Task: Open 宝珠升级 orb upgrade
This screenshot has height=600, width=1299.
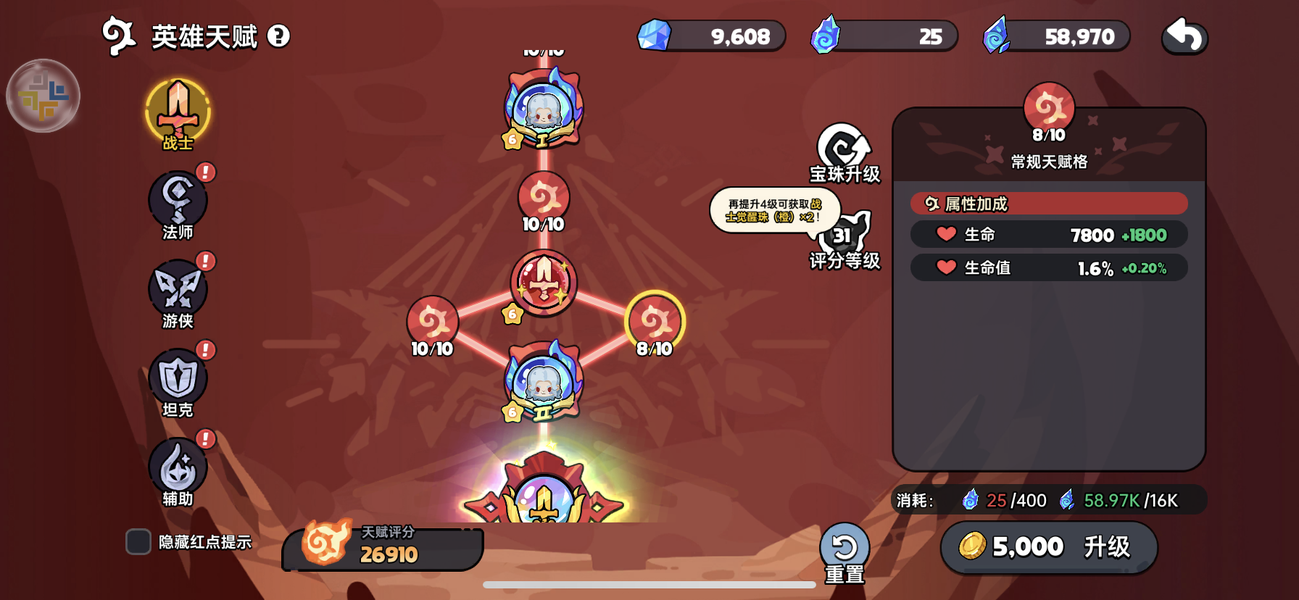Action: pos(844,152)
